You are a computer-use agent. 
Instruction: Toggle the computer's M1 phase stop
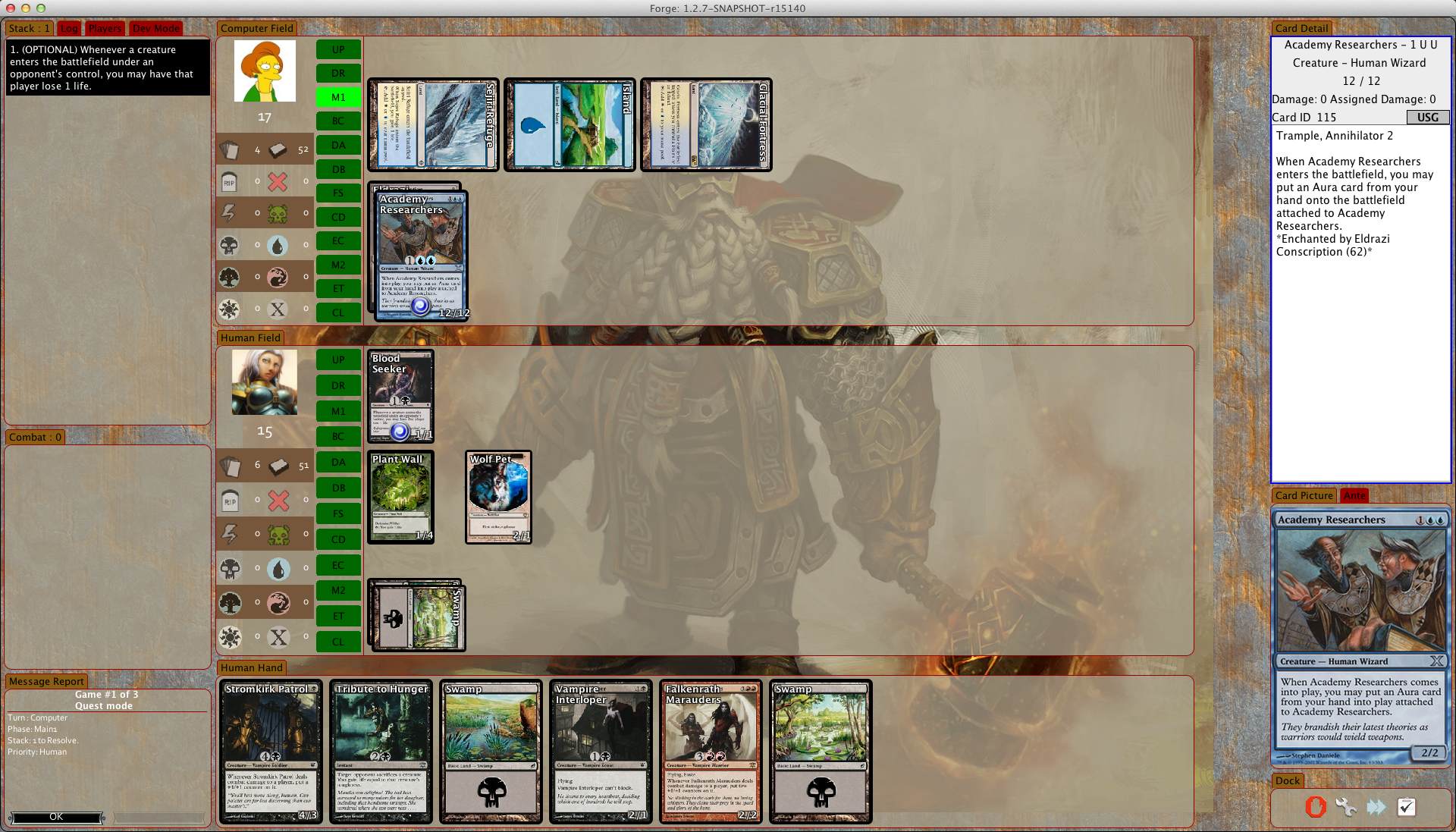pos(338,97)
